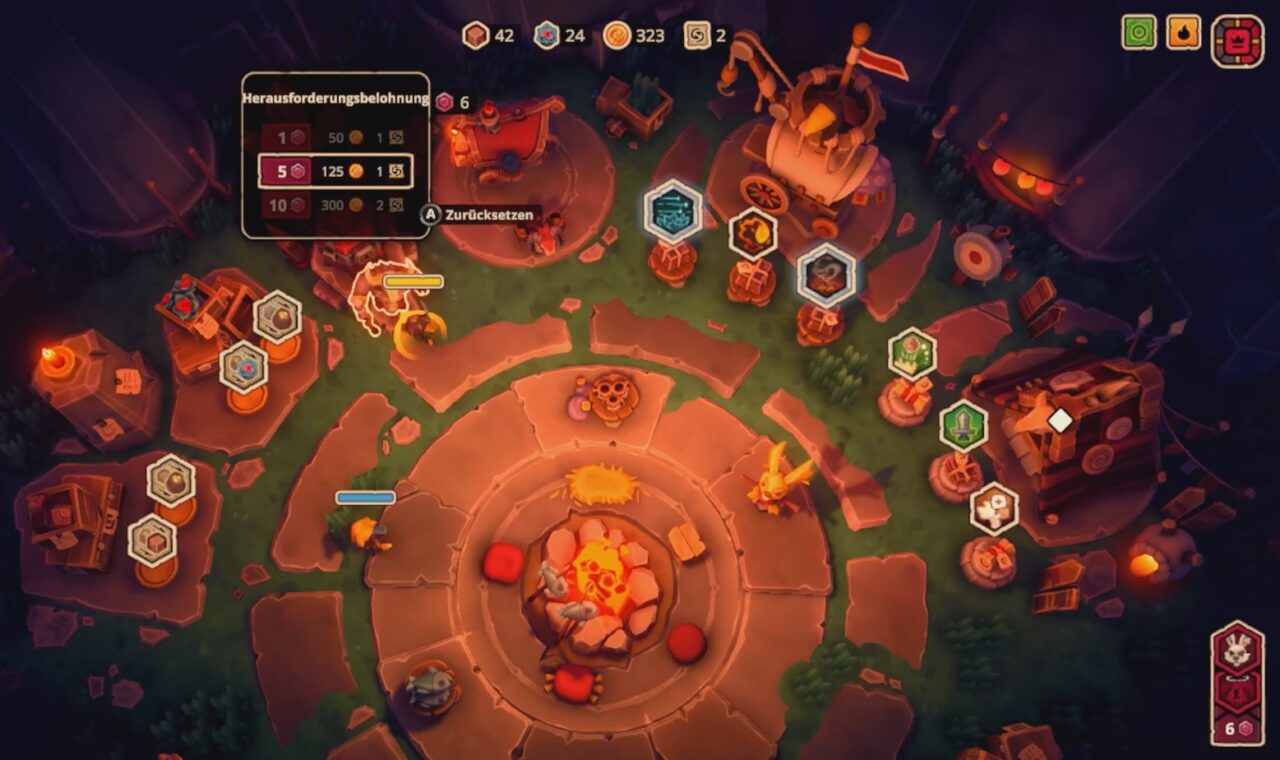Image resolution: width=1280 pixels, height=760 pixels.
Task: Pick the green flower hexagon upgrade
Action: tap(912, 353)
